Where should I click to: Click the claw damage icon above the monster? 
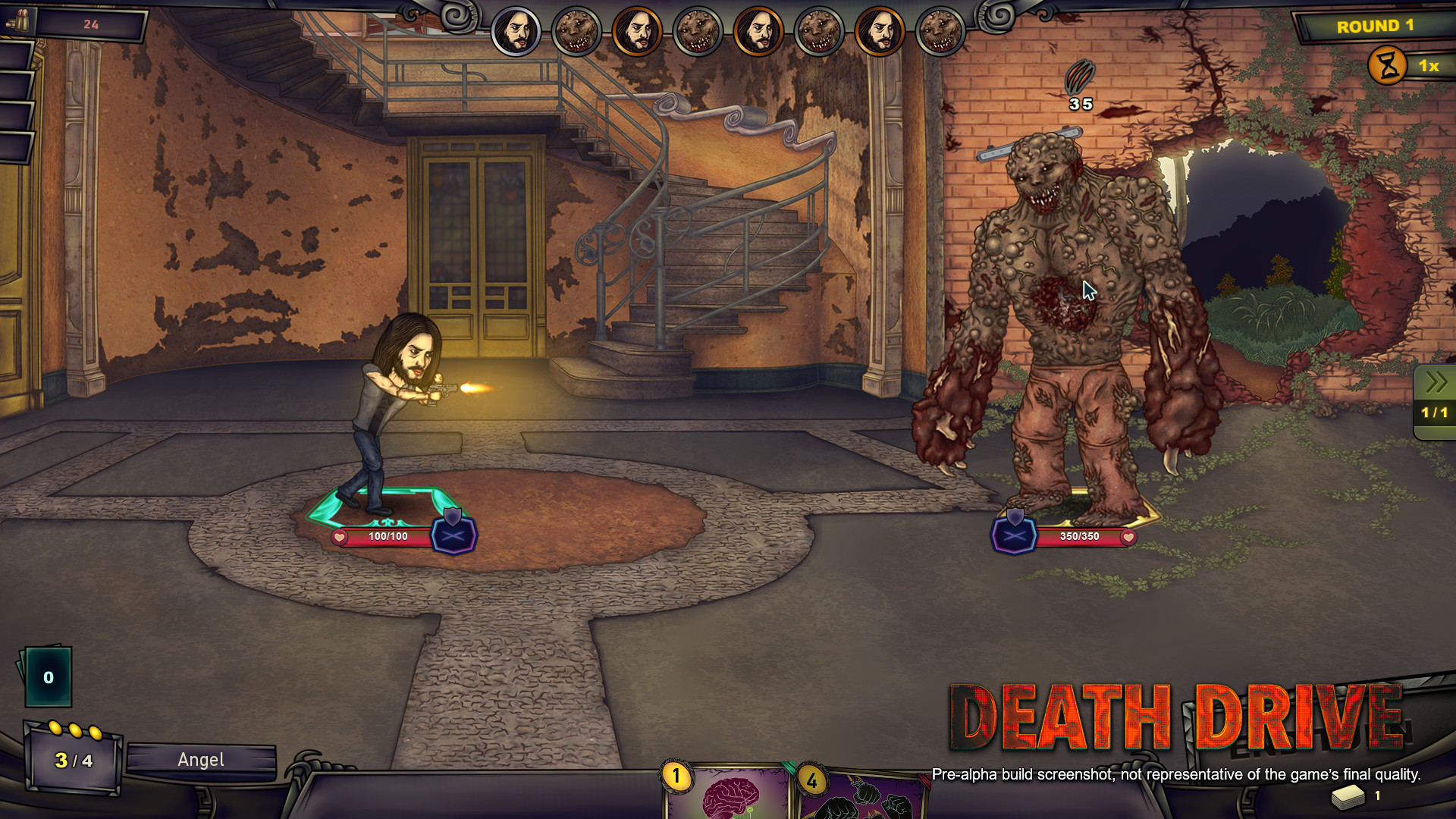click(1080, 76)
